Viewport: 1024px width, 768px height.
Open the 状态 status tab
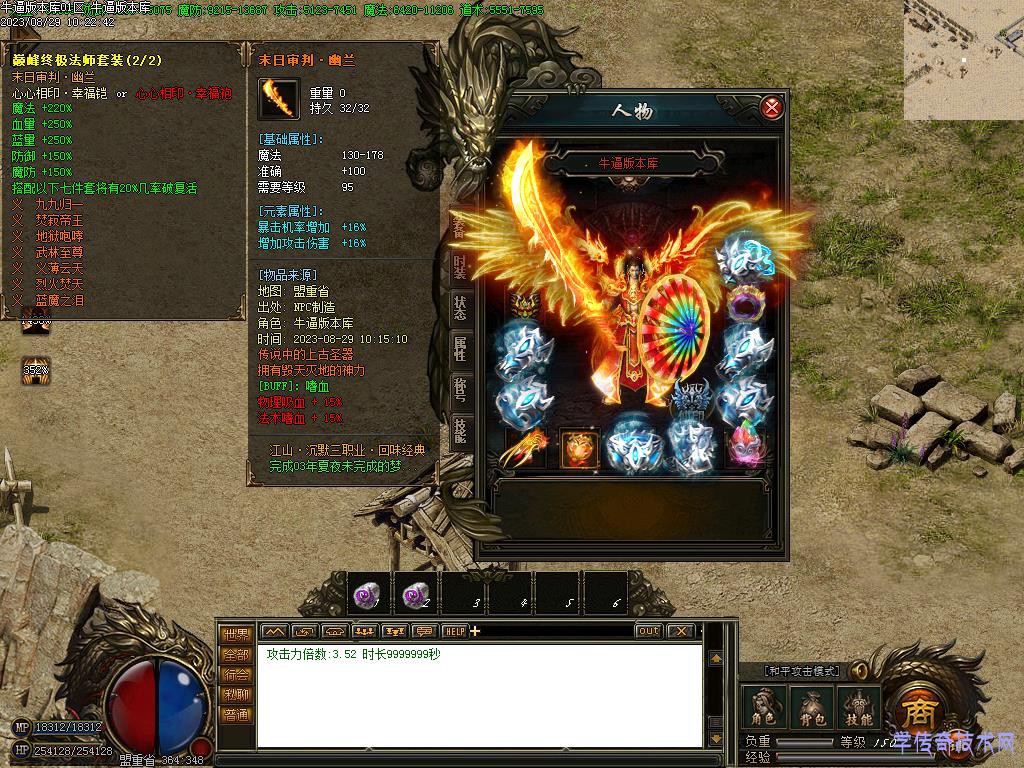[x=459, y=309]
